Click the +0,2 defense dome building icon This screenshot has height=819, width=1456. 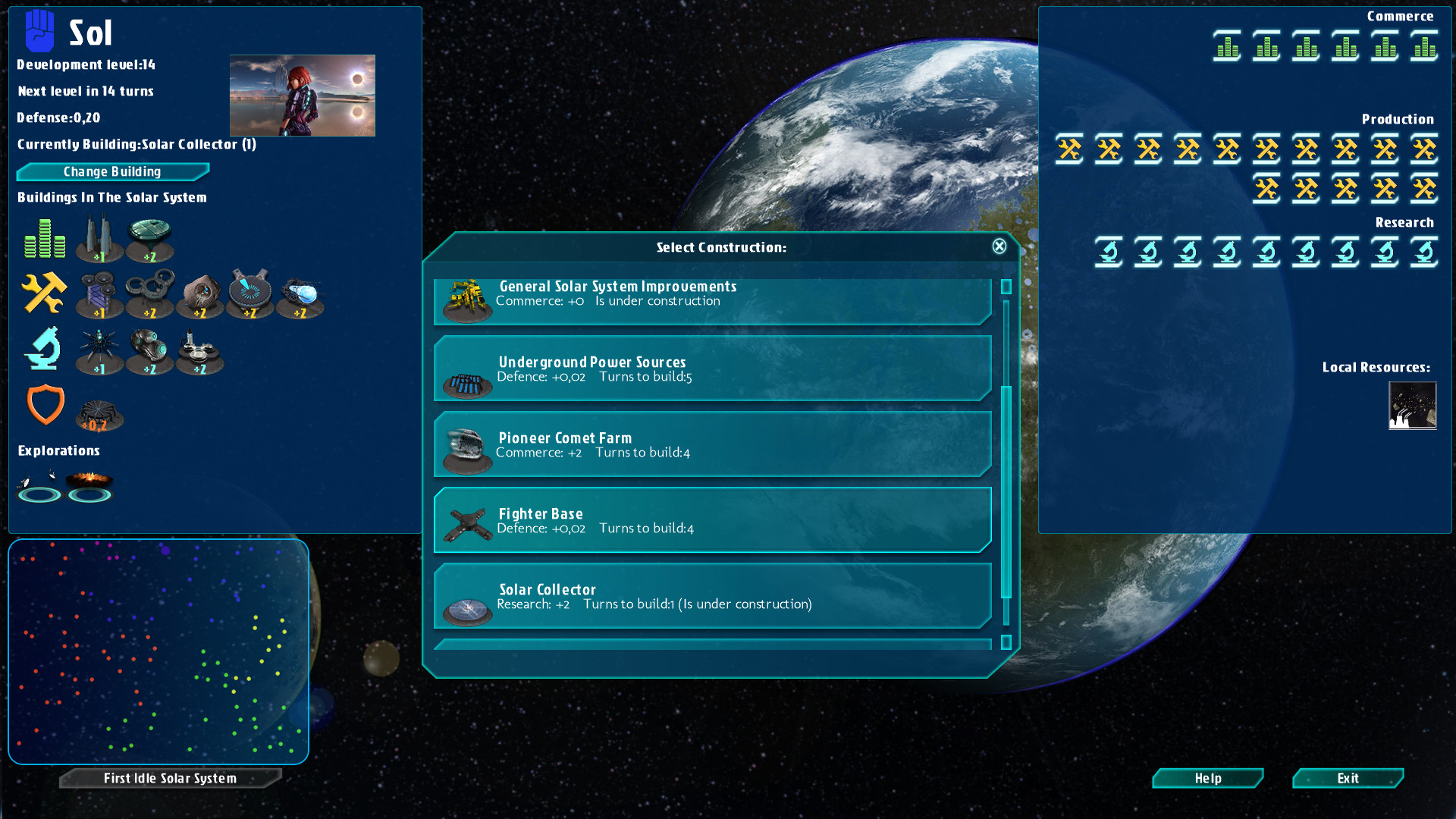(101, 412)
